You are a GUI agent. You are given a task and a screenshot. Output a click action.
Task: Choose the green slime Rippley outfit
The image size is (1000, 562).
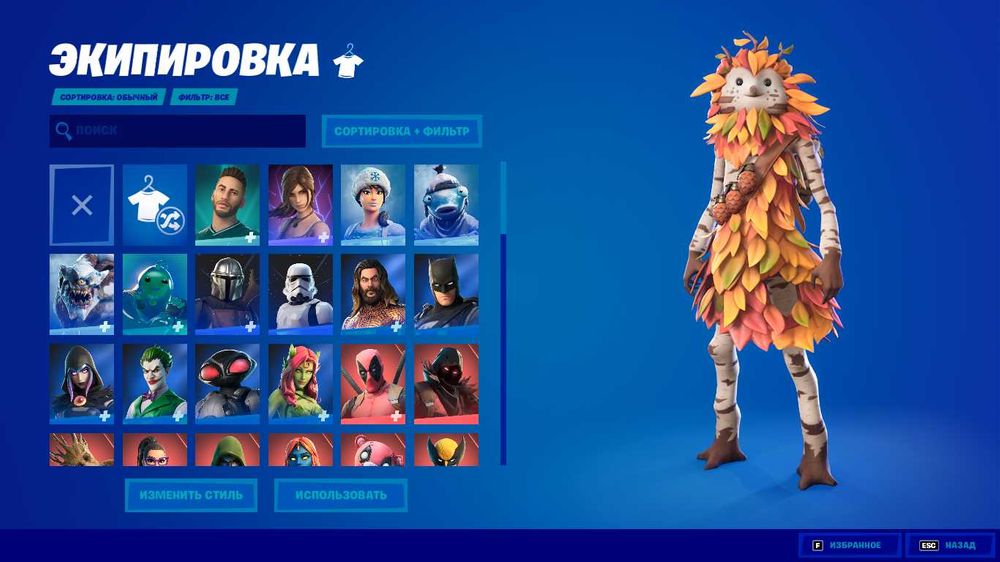[155, 294]
